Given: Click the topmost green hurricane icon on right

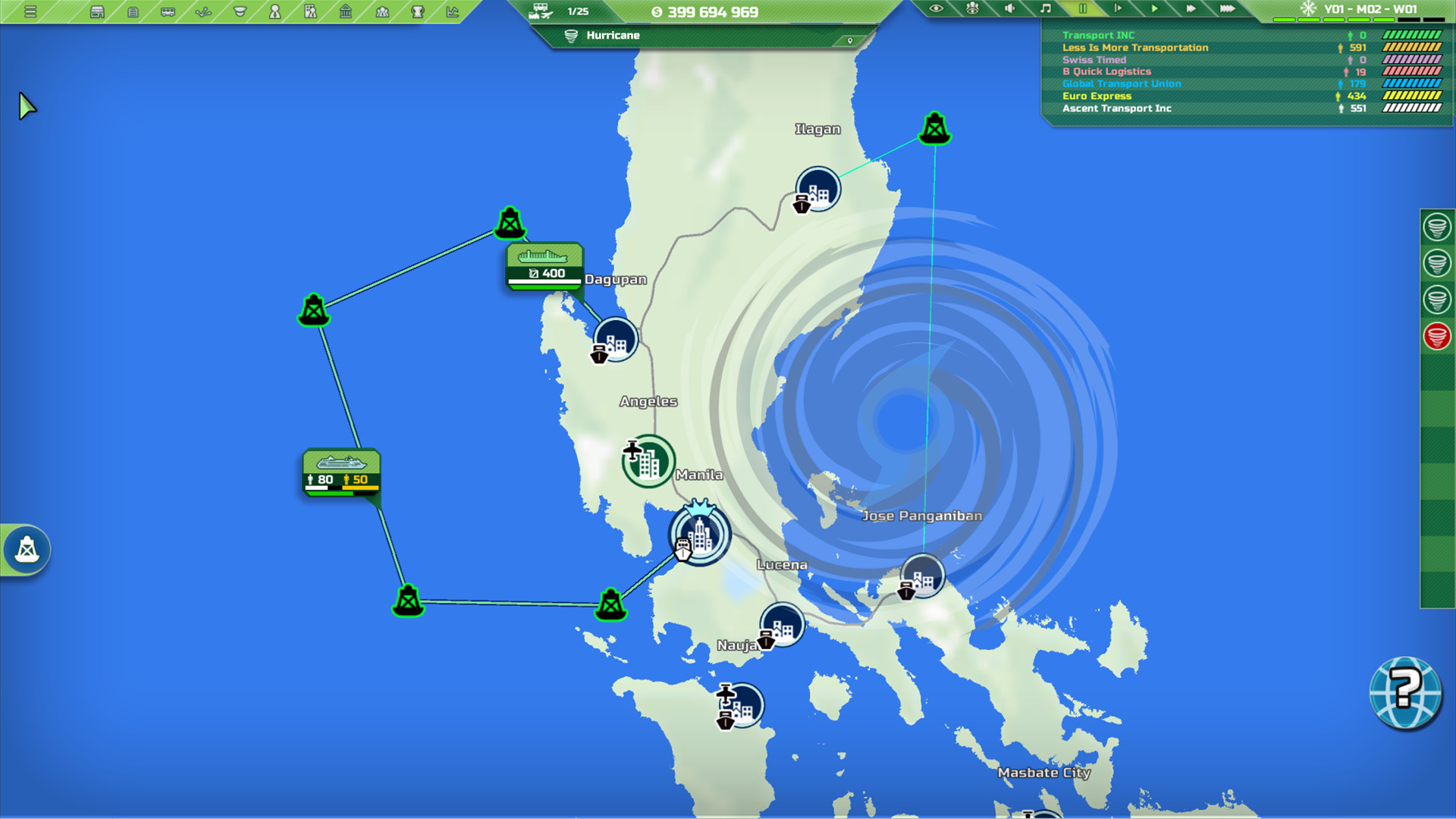Looking at the screenshot, I should (1438, 227).
